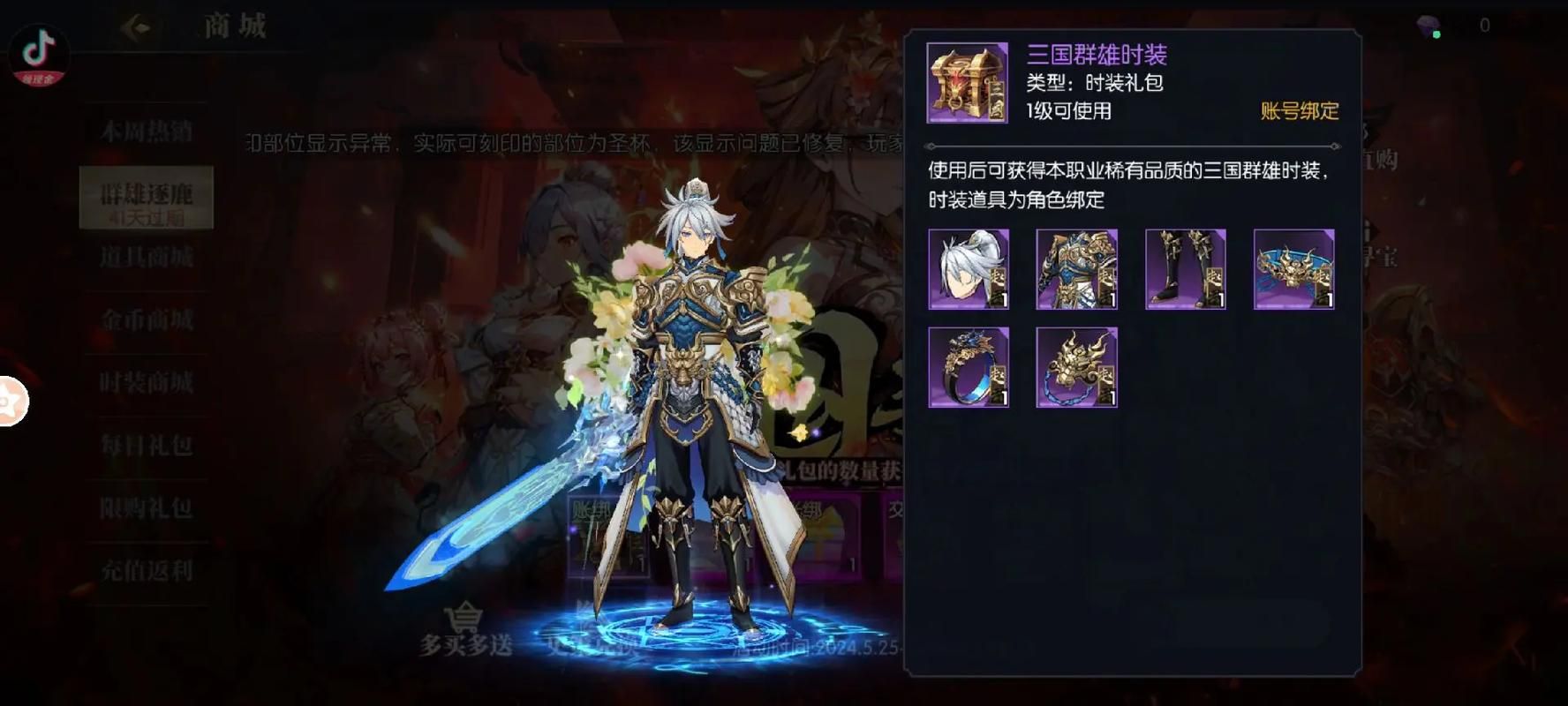
Task: Open the 每日礼包 daily gift section
Action: [x=146, y=447]
